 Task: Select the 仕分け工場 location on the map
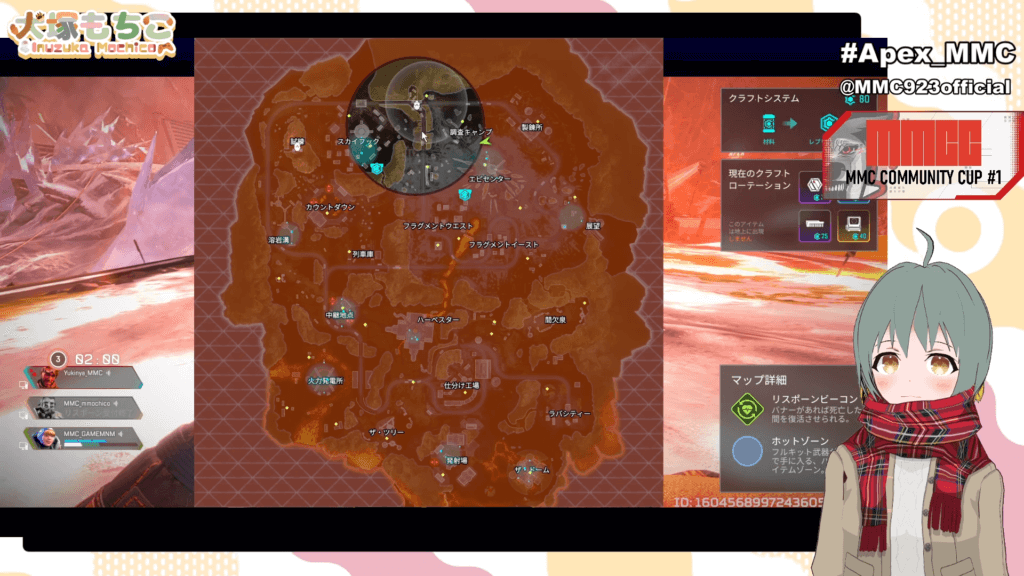[461, 385]
